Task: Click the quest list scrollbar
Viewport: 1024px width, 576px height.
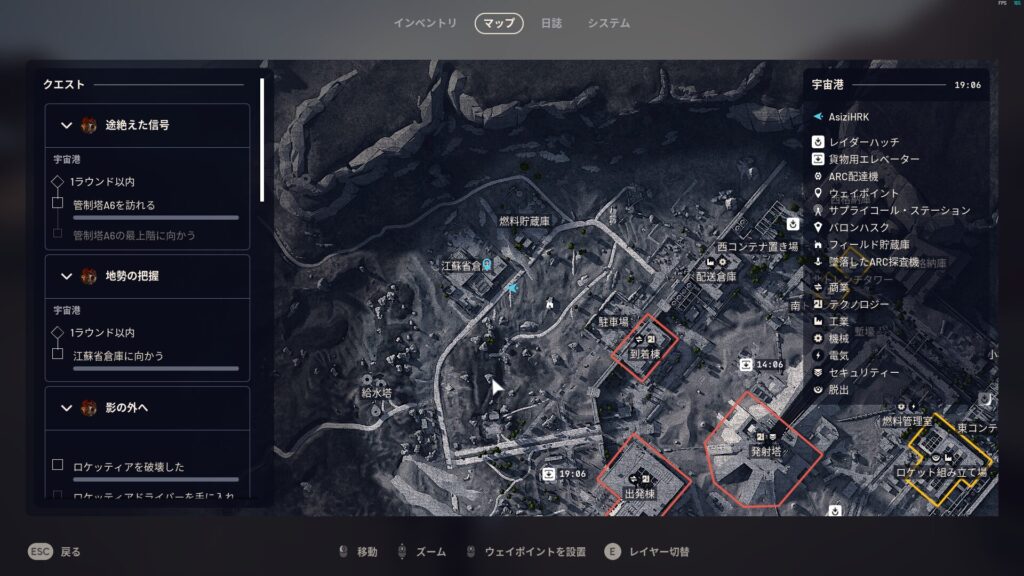Action: (x=262, y=140)
